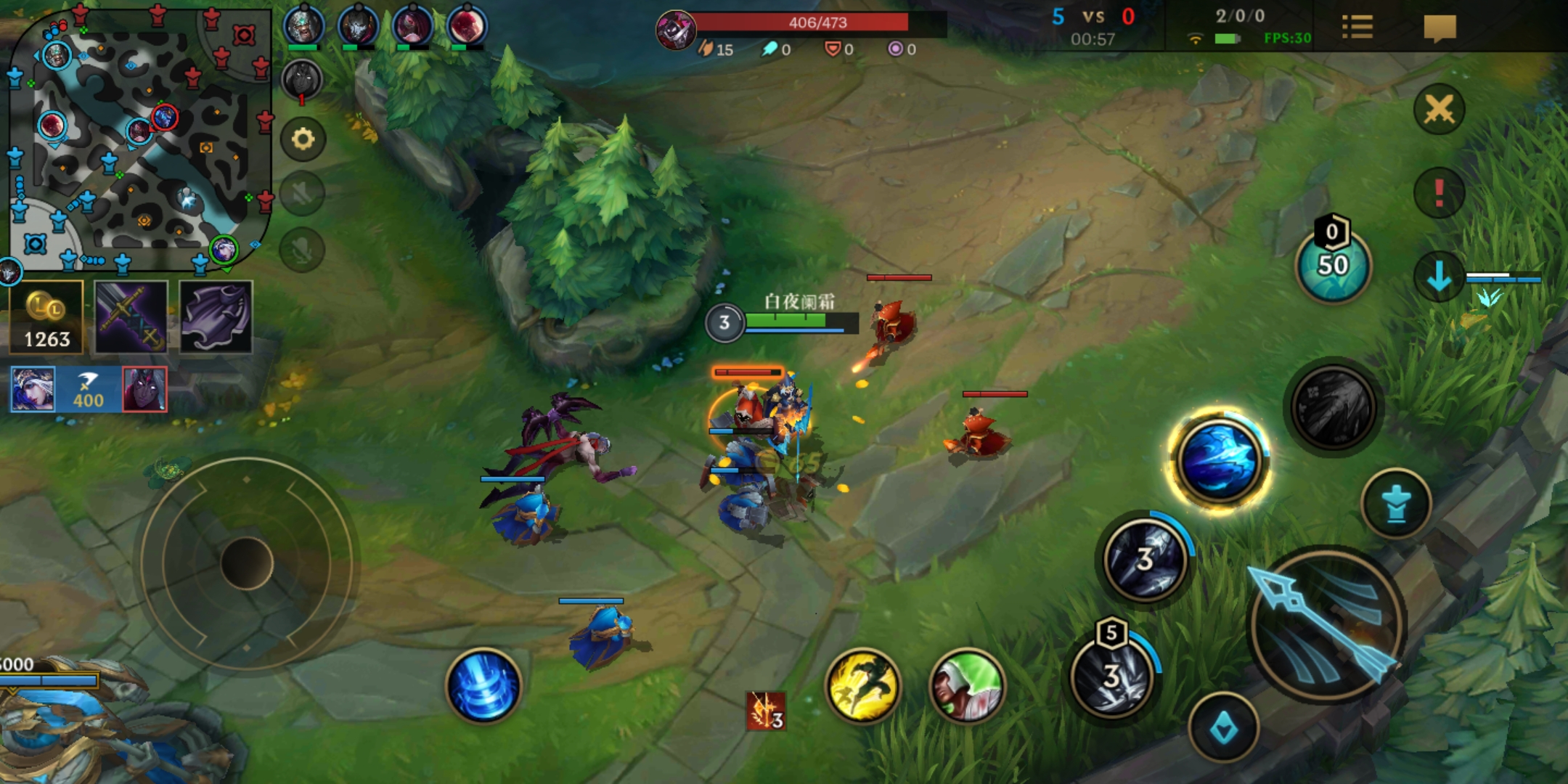Toggle the muted microphone button

(303, 249)
